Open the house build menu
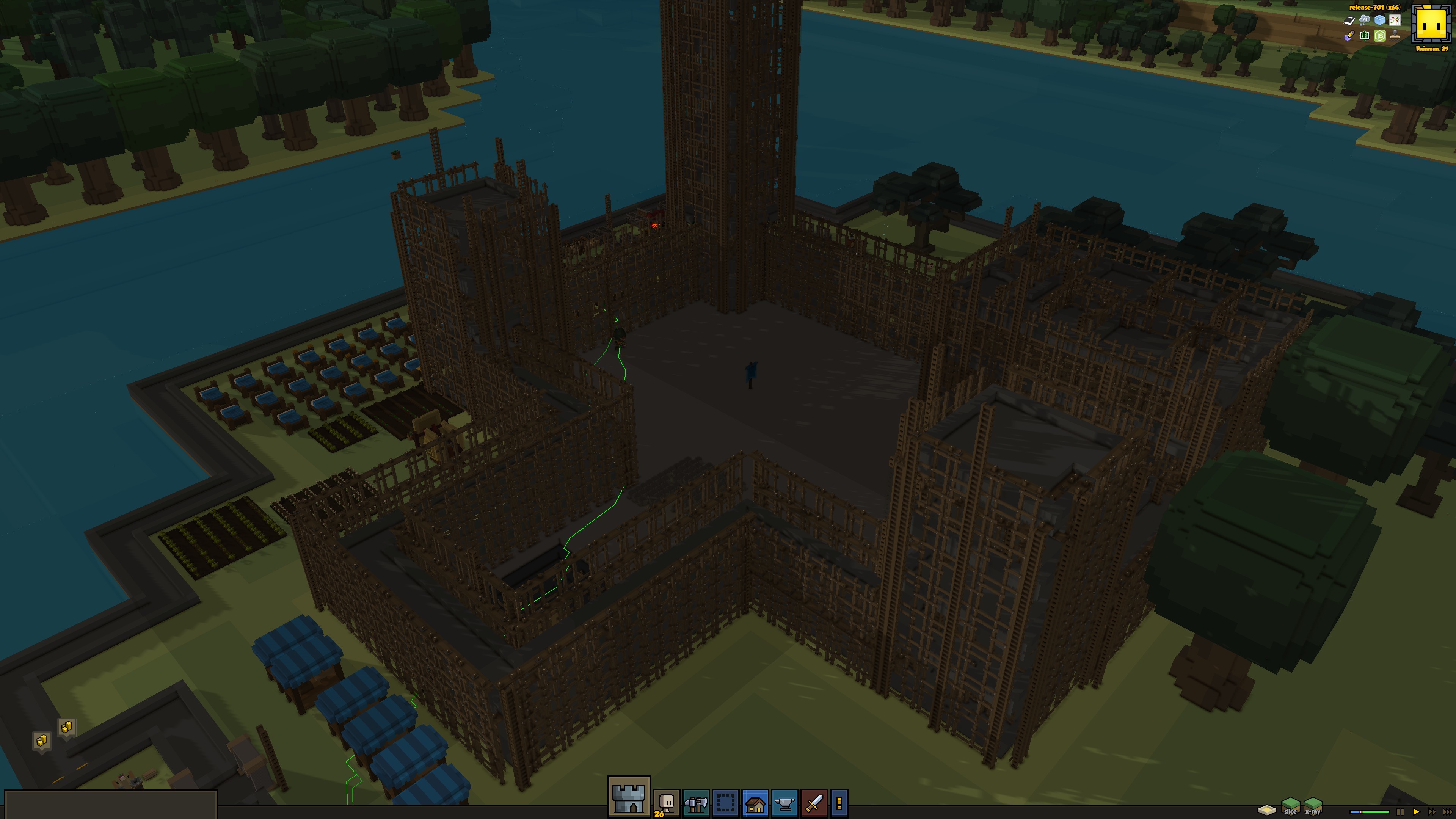The height and width of the screenshot is (819, 1456). 755,803
